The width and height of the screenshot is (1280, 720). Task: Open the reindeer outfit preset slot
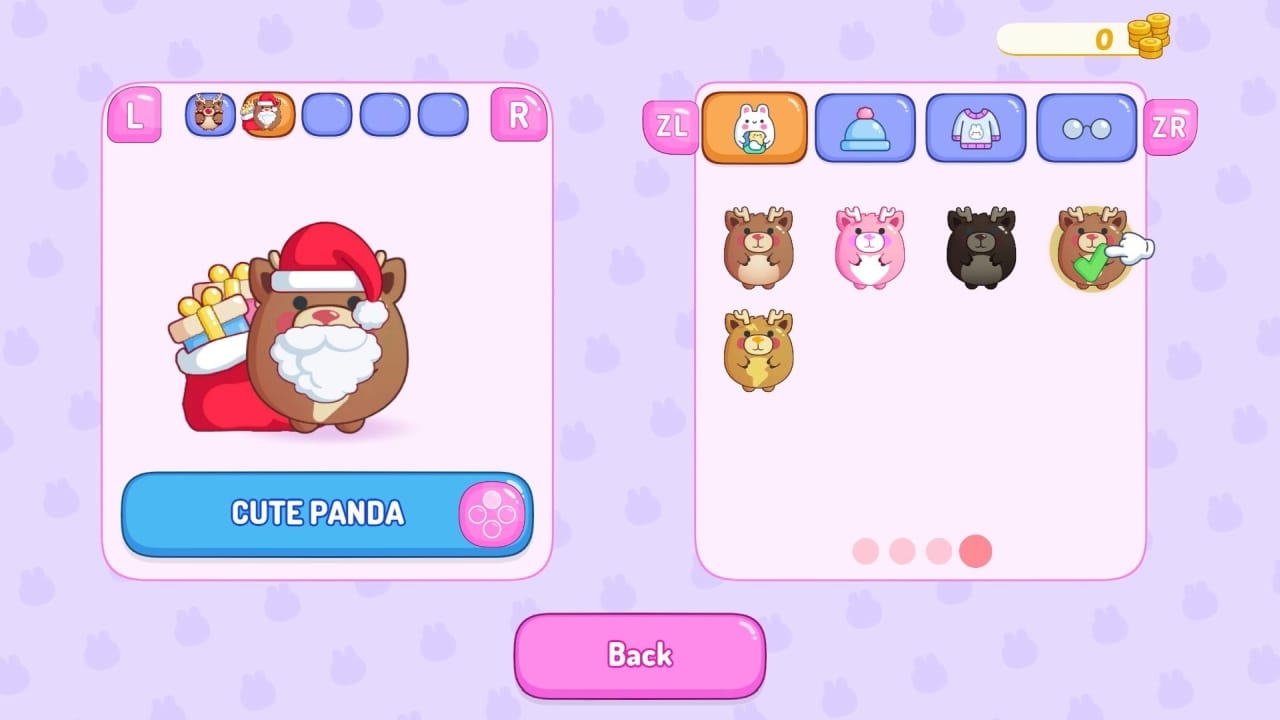coord(211,113)
